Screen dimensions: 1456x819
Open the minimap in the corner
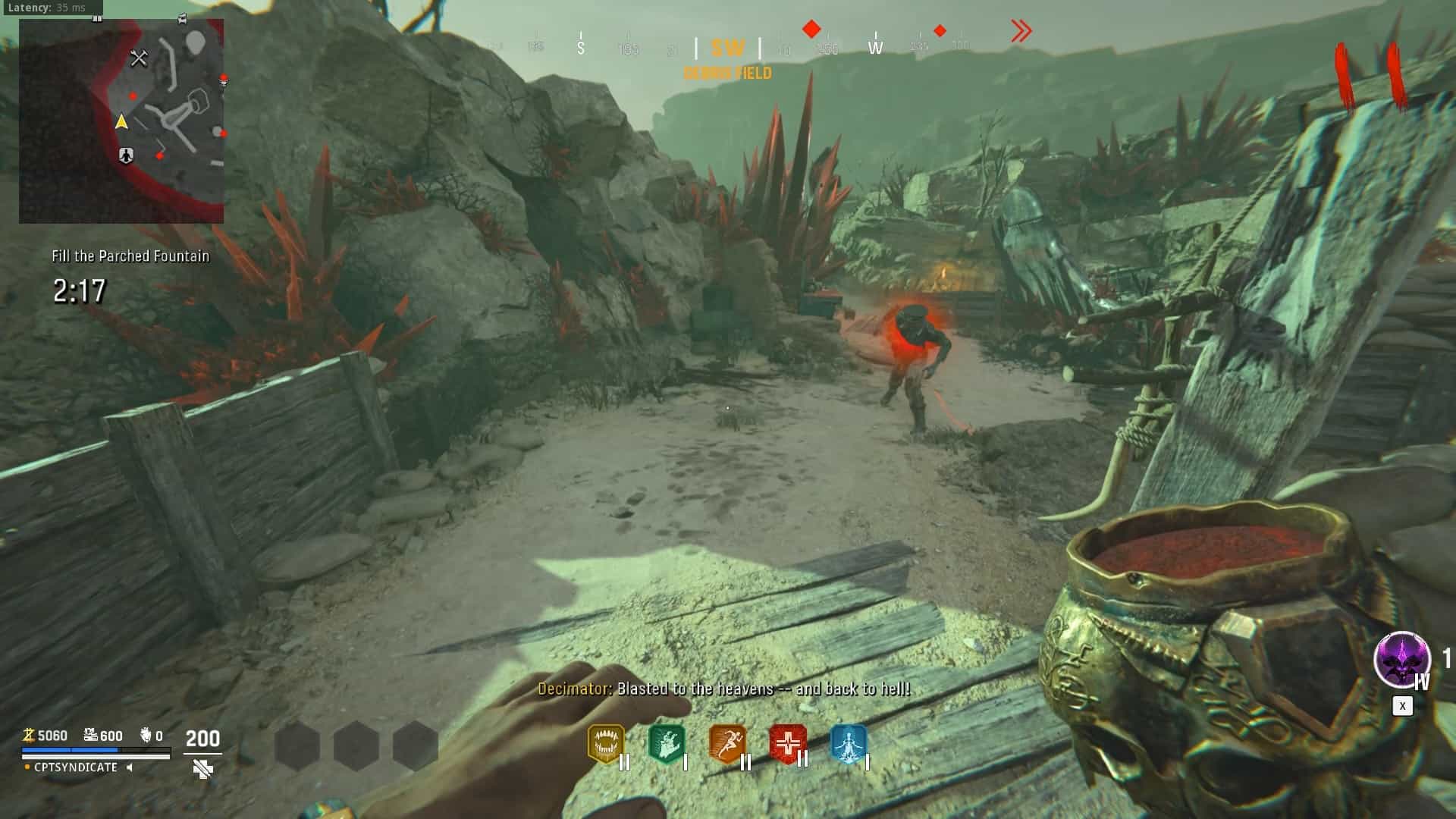click(121, 121)
